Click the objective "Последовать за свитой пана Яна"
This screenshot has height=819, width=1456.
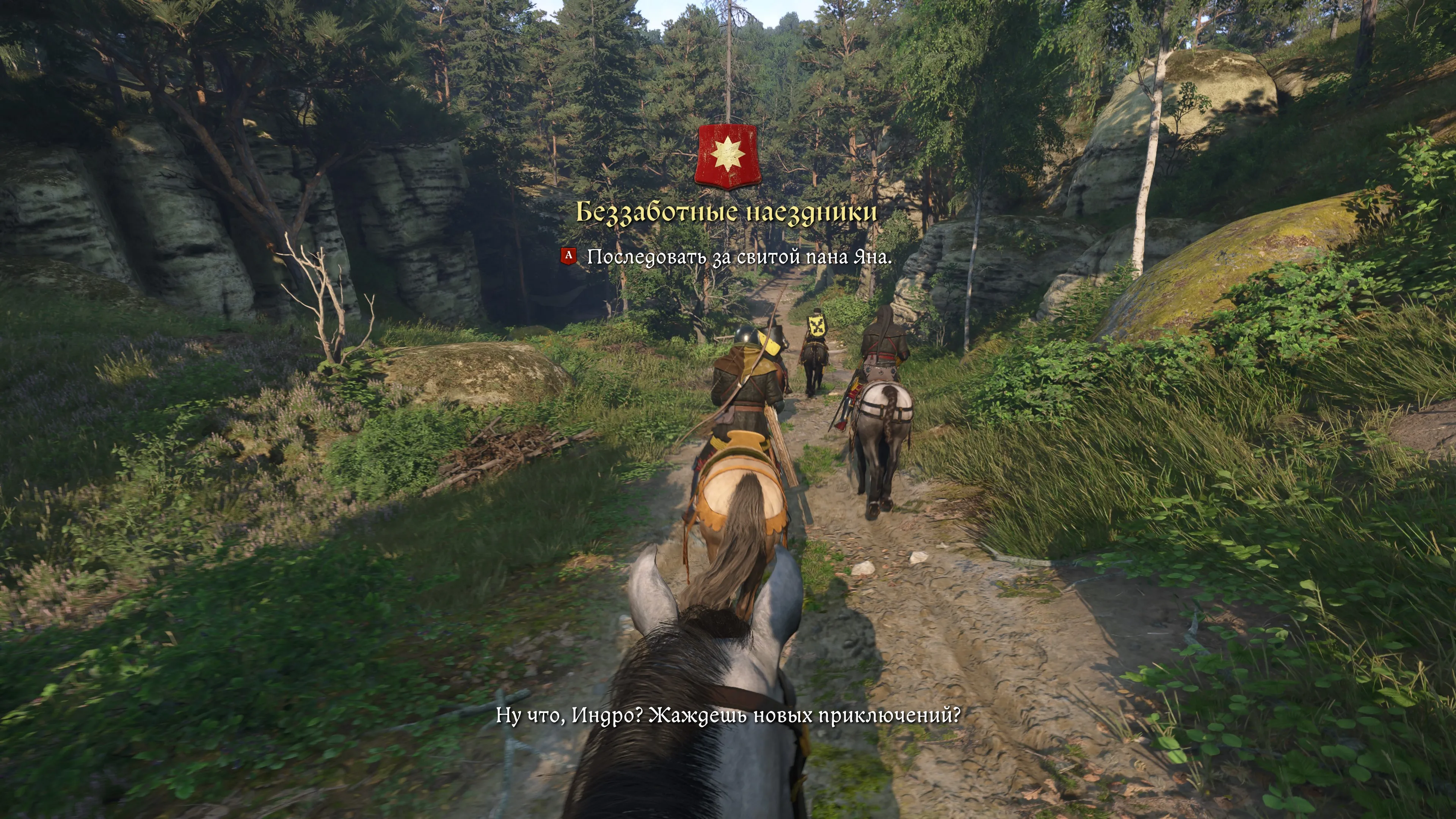coord(739,257)
